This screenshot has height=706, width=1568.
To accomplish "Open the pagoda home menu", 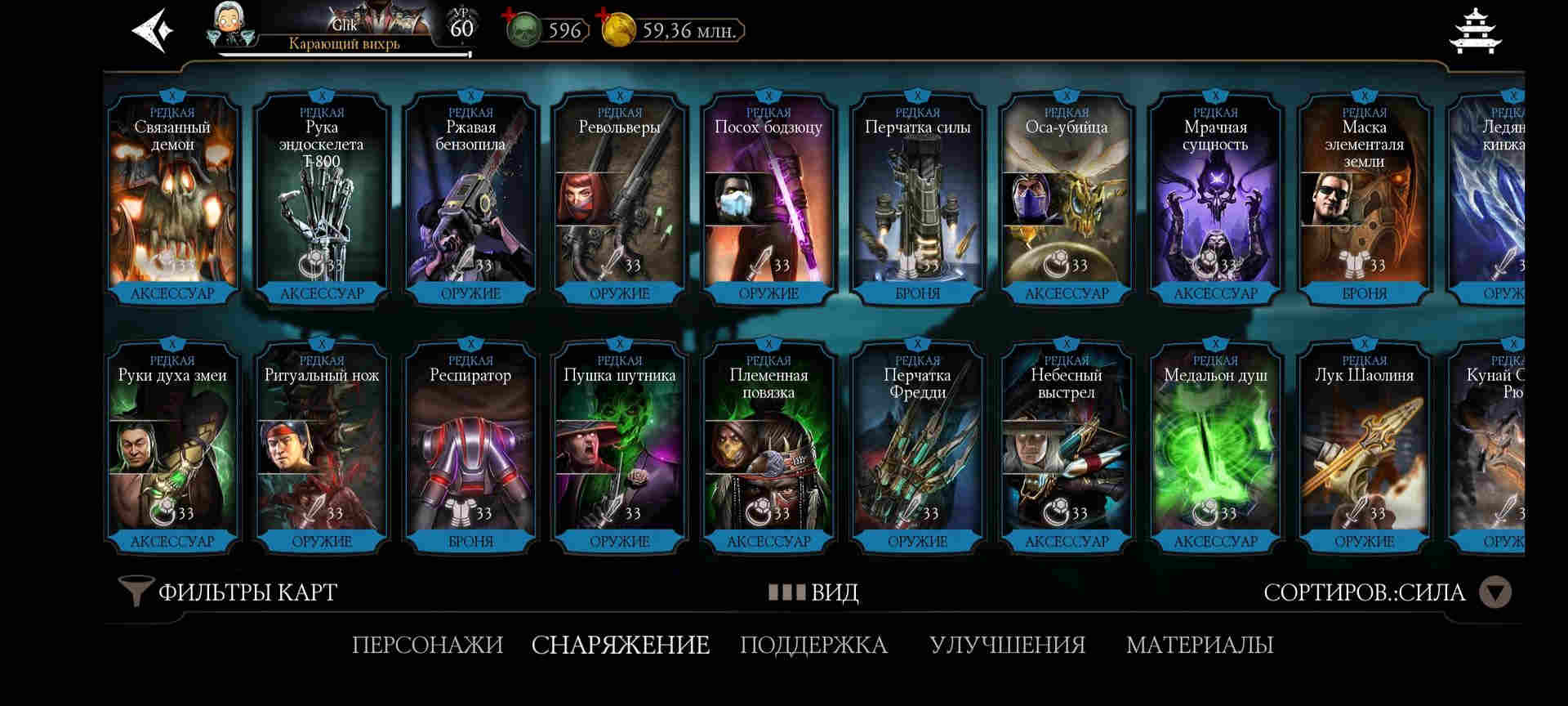I will coord(1476,31).
